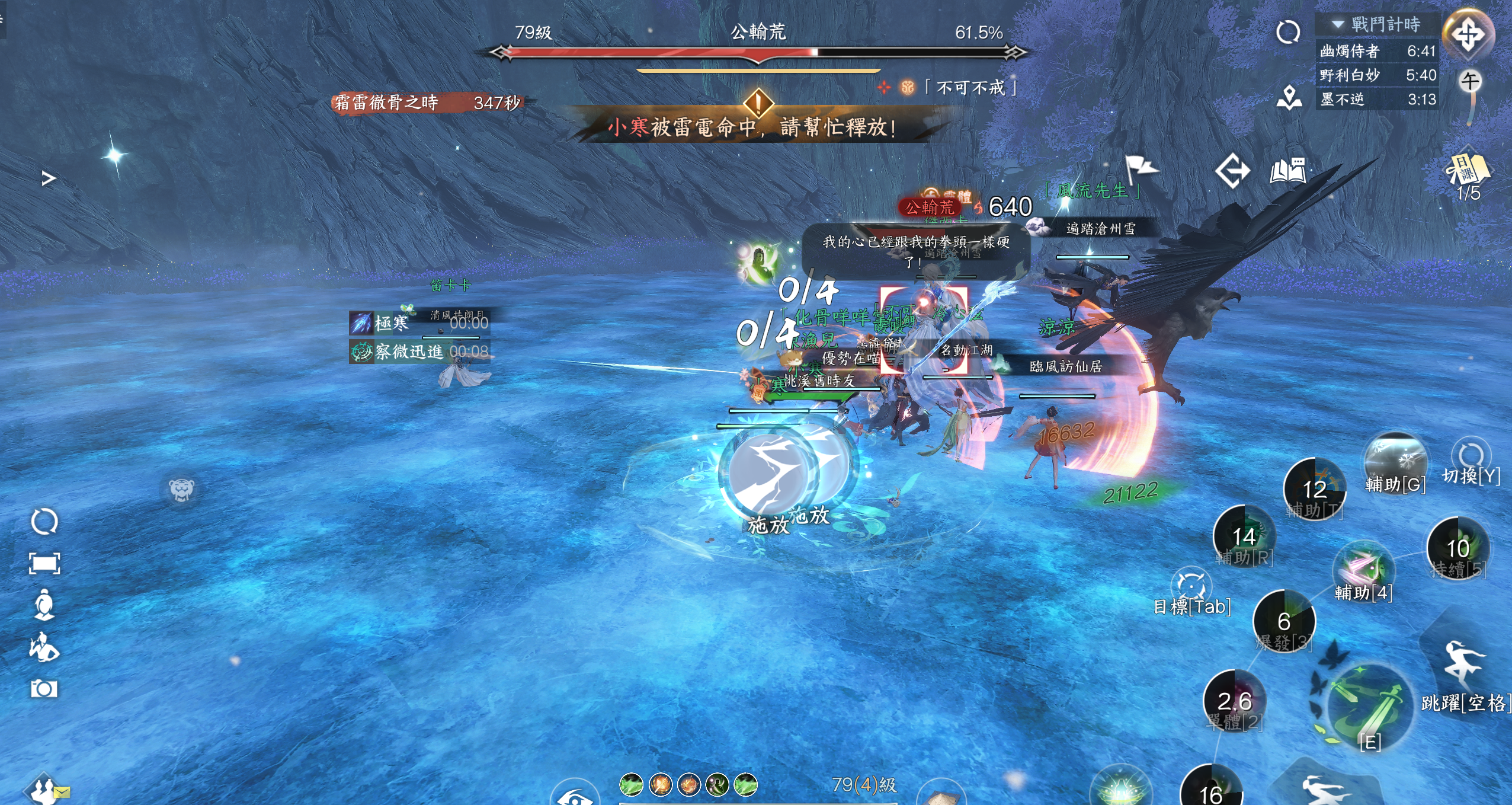Screen dimensions: 1512x805
Task: Use the 爆發[3] burst skill
Action: [x=1284, y=621]
